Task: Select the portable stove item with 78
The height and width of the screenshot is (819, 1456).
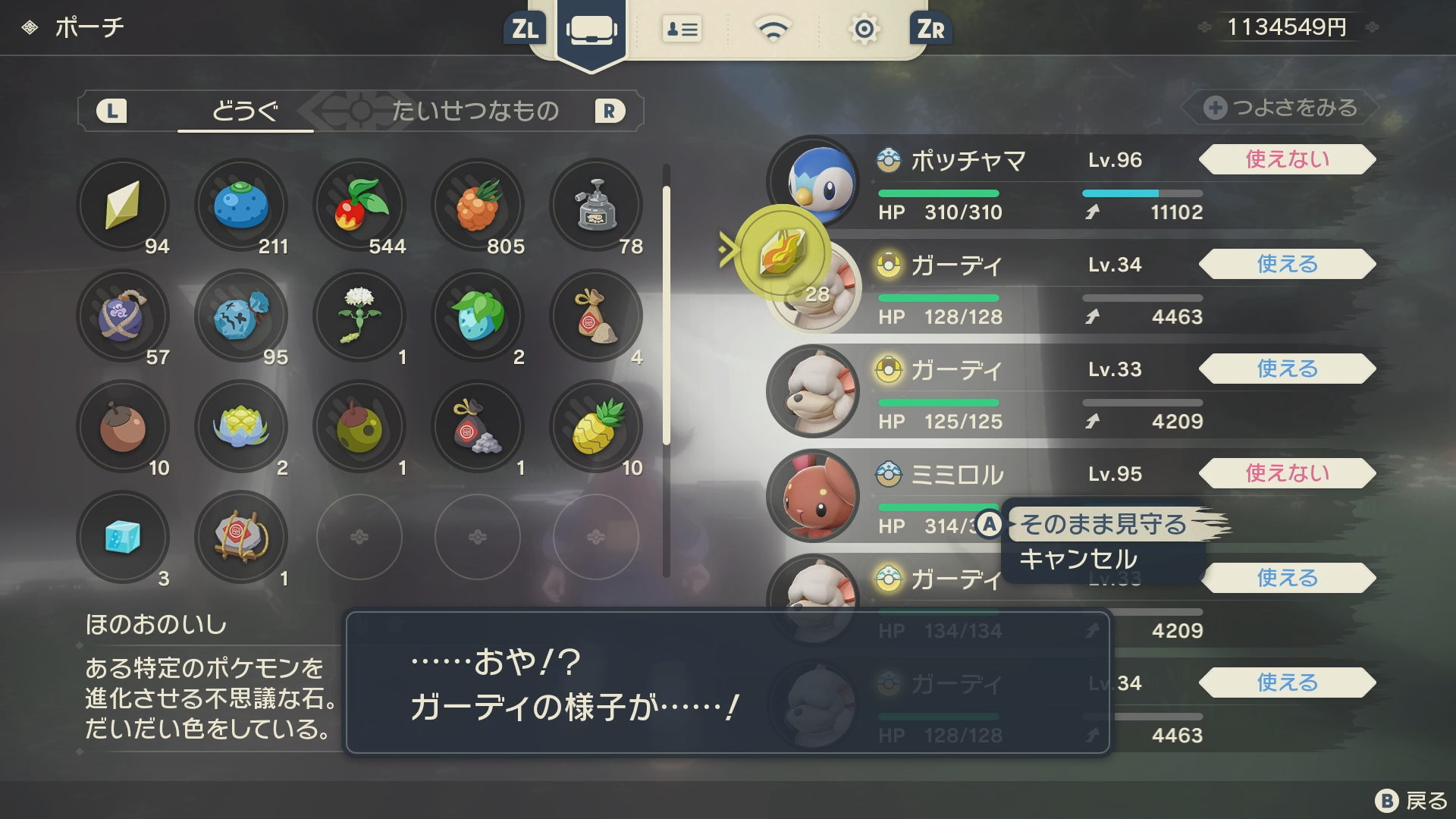Action: [x=596, y=206]
